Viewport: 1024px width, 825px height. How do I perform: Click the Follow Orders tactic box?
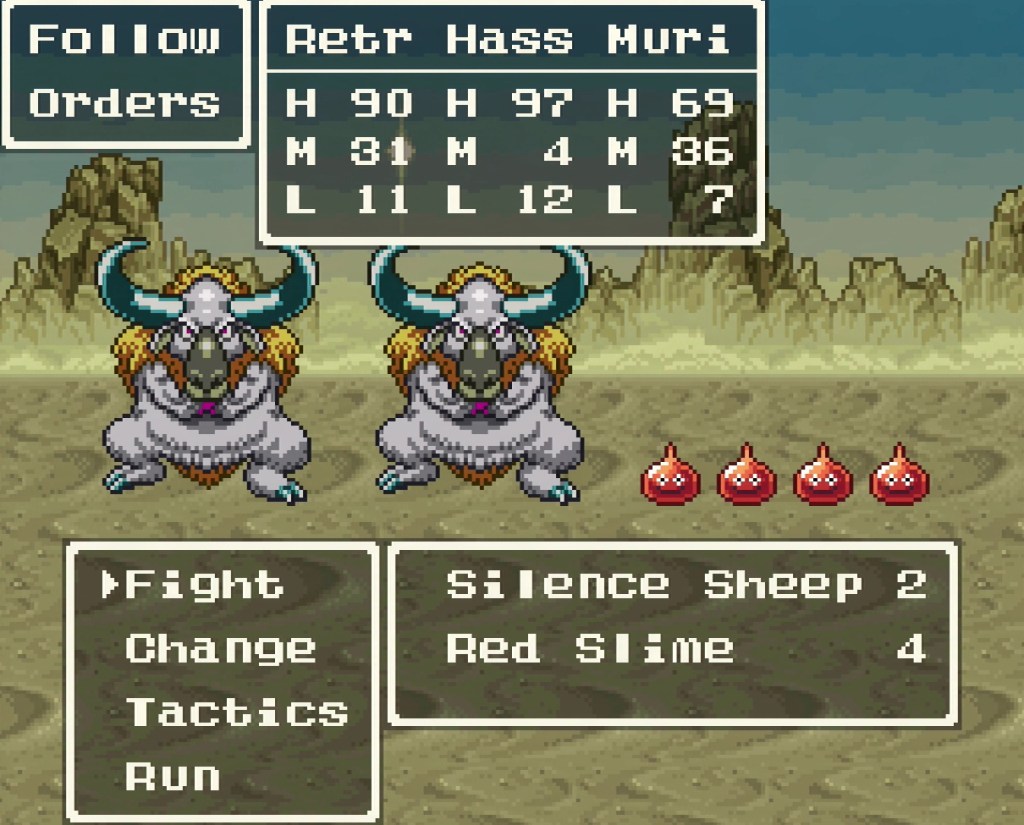124,71
